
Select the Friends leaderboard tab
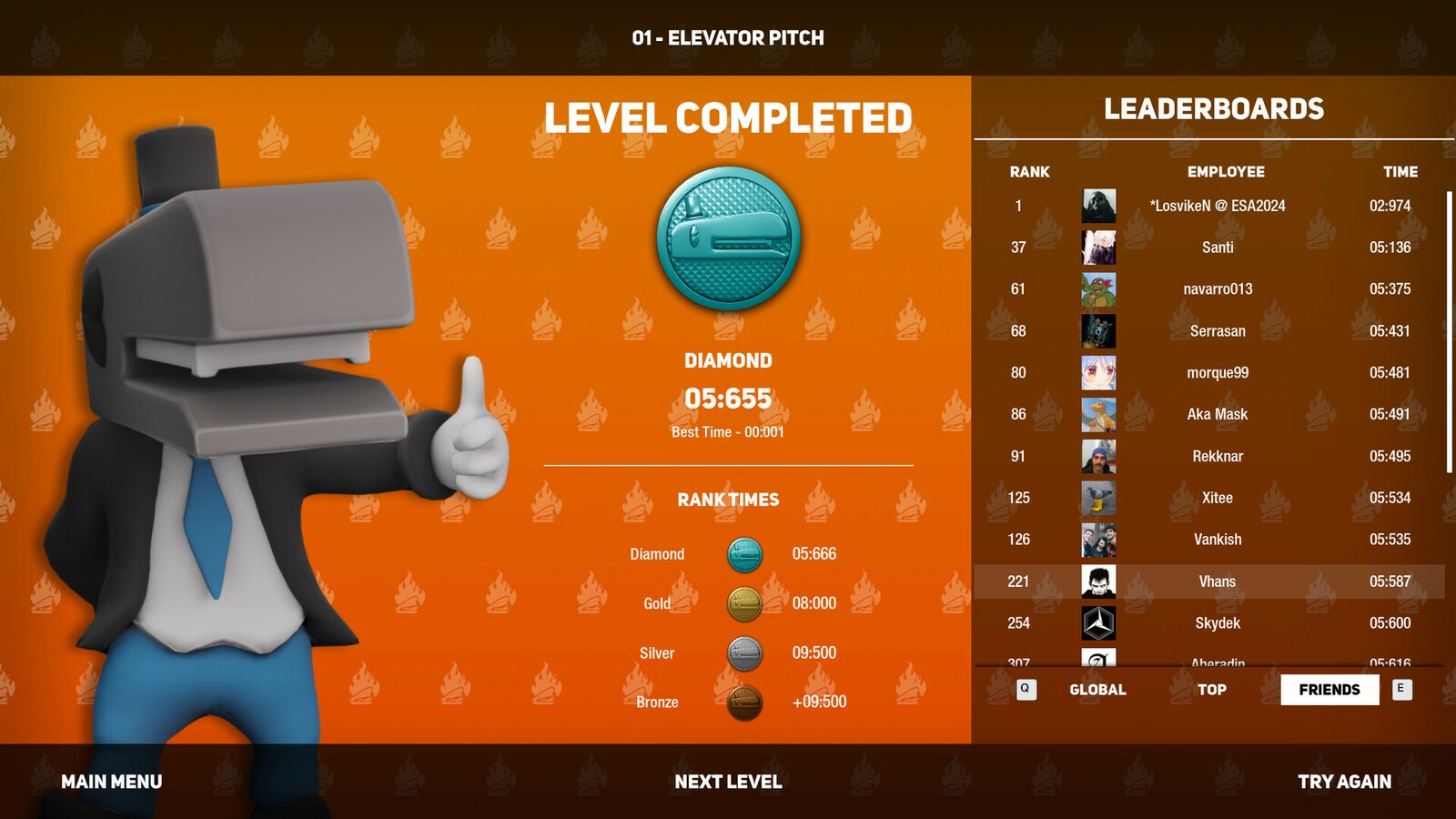pos(1329,690)
